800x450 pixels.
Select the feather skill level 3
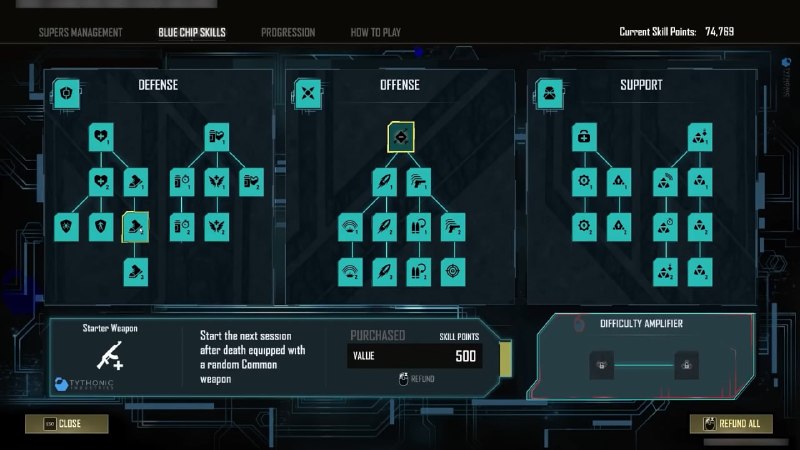(383, 271)
